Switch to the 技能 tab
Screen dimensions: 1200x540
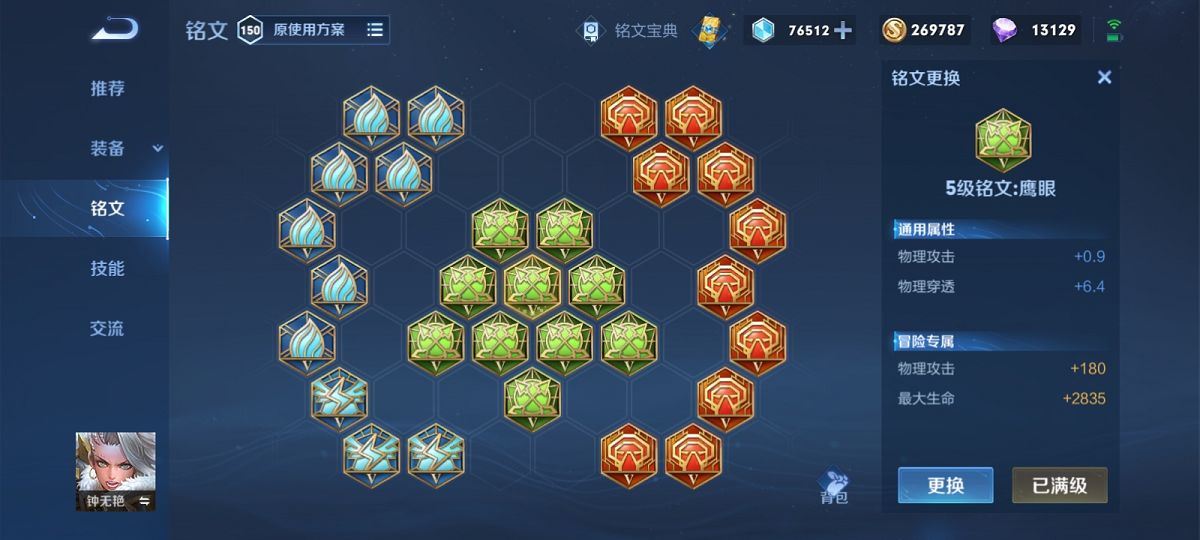point(108,269)
